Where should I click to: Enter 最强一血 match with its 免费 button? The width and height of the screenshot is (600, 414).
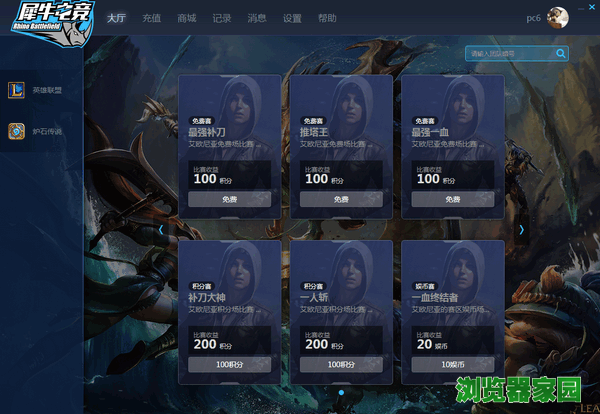[x=453, y=199]
